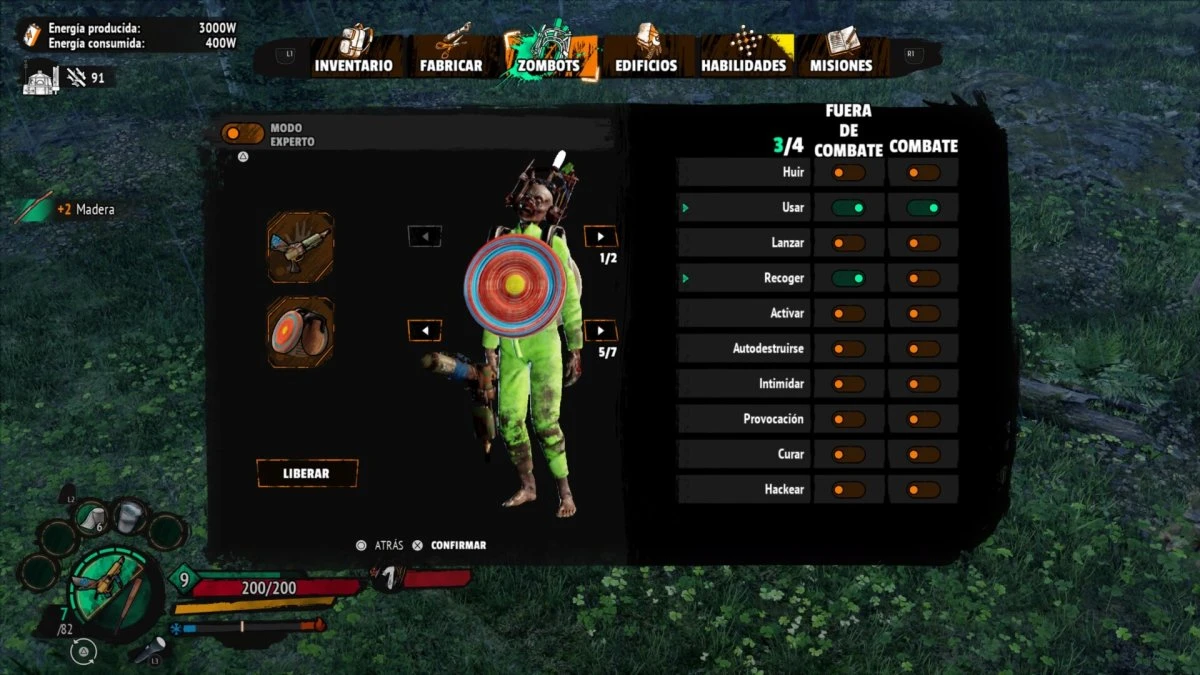Open the Edificios tab

tap(646, 56)
